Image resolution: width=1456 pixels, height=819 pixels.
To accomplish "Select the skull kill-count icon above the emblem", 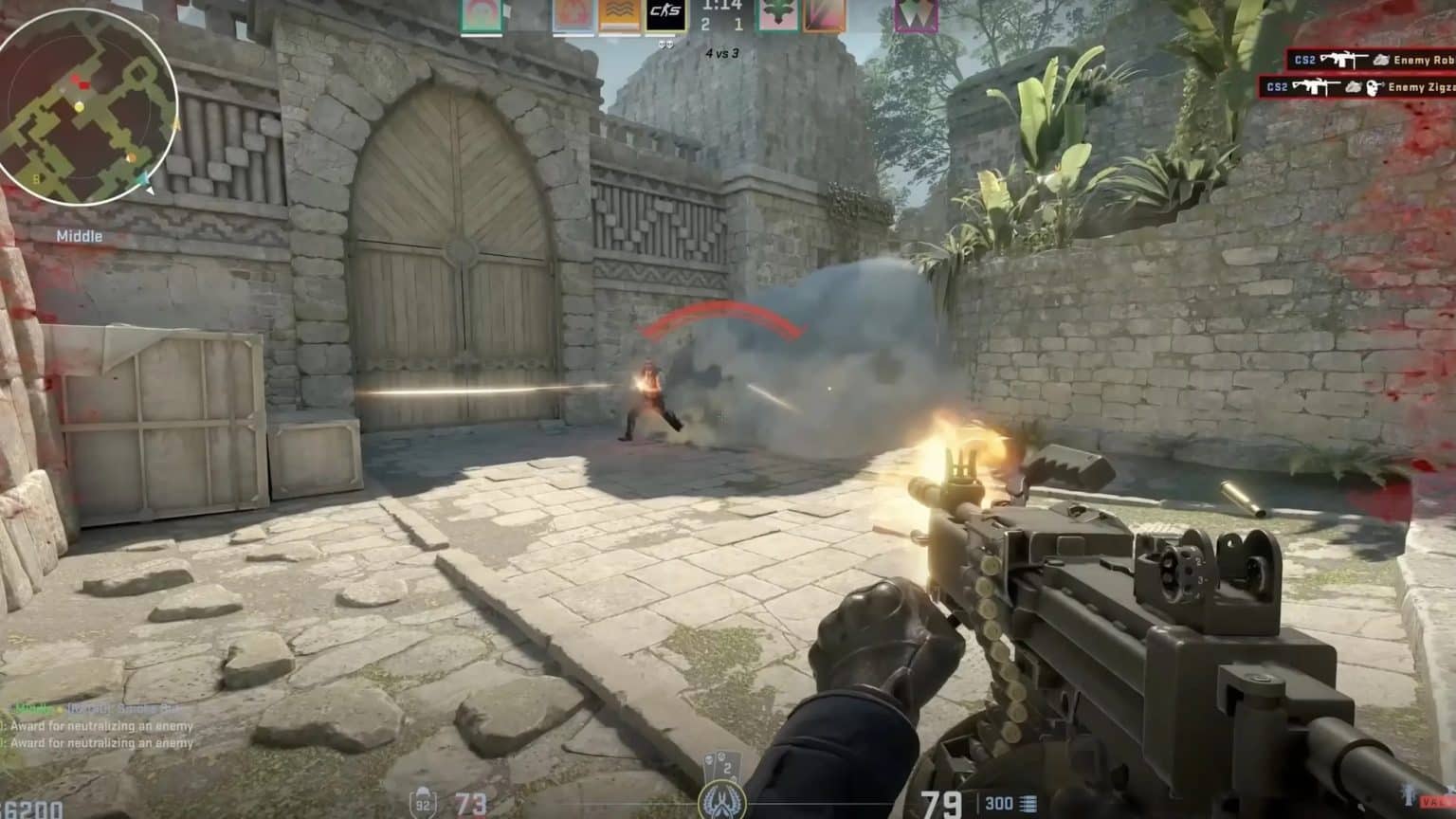I will click(x=710, y=758).
